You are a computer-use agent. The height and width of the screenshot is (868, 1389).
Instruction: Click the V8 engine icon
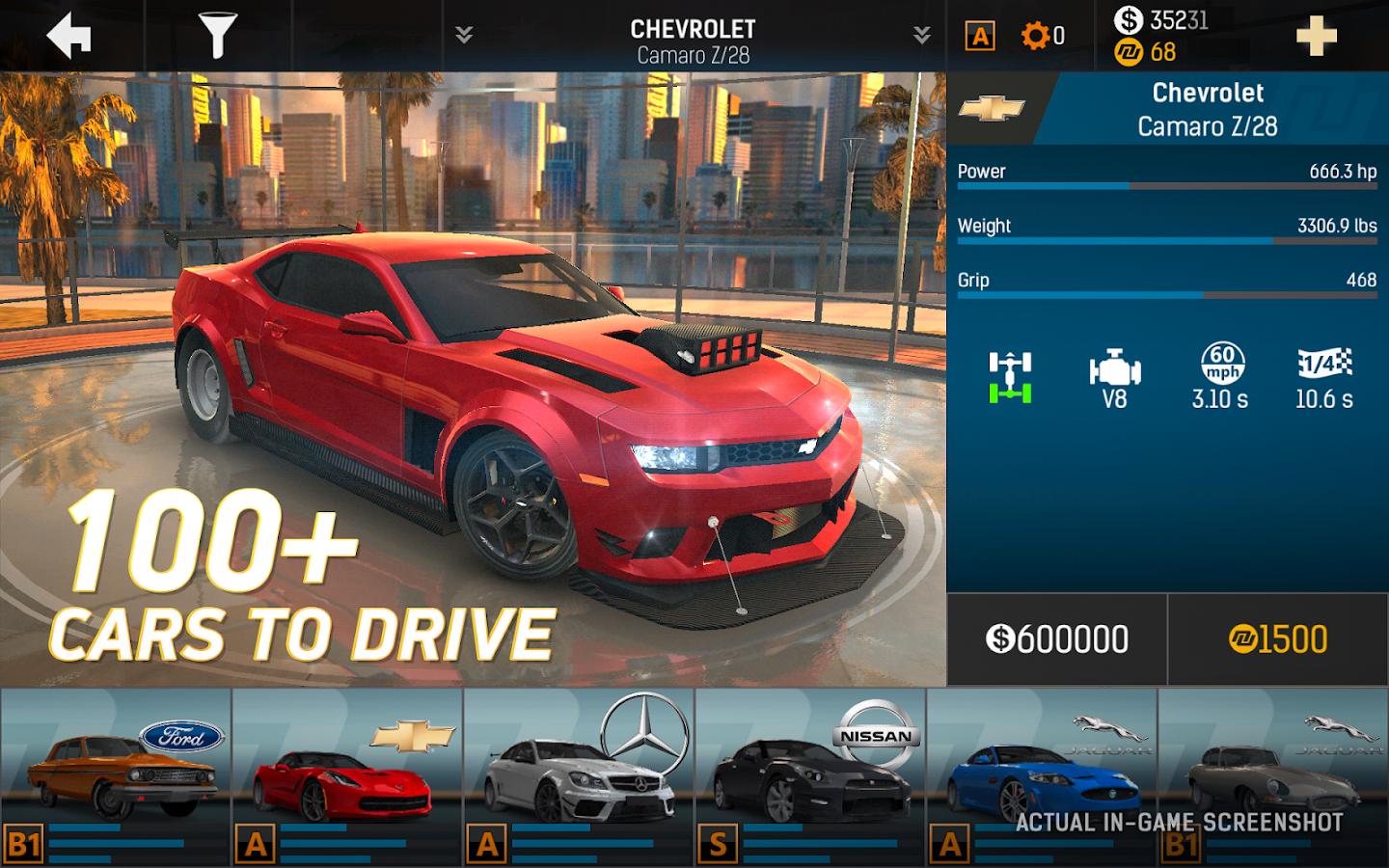pyautogui.click(x=1117, y=369)
